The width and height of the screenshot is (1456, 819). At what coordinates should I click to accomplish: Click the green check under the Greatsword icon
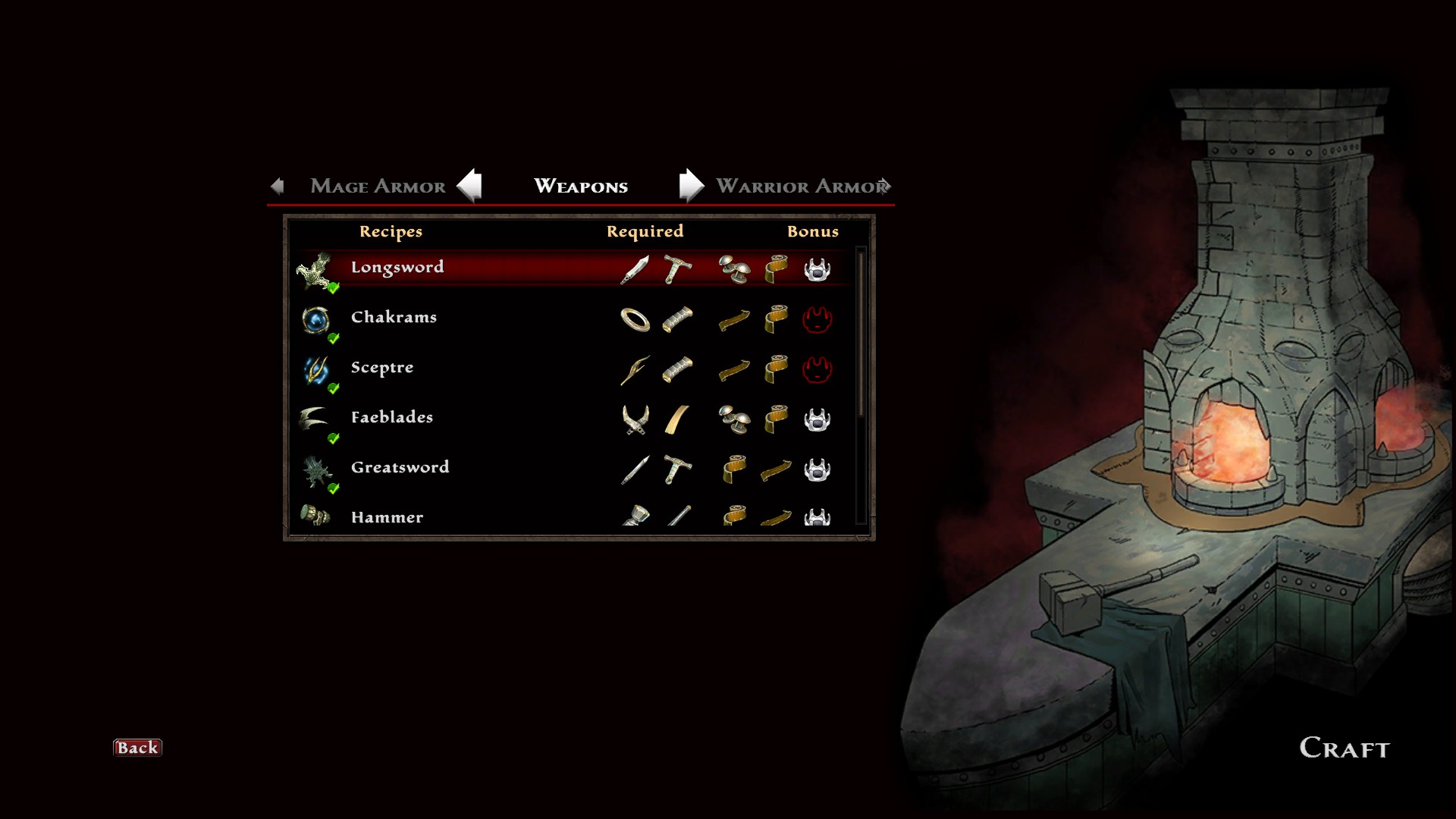click(332, 489)
